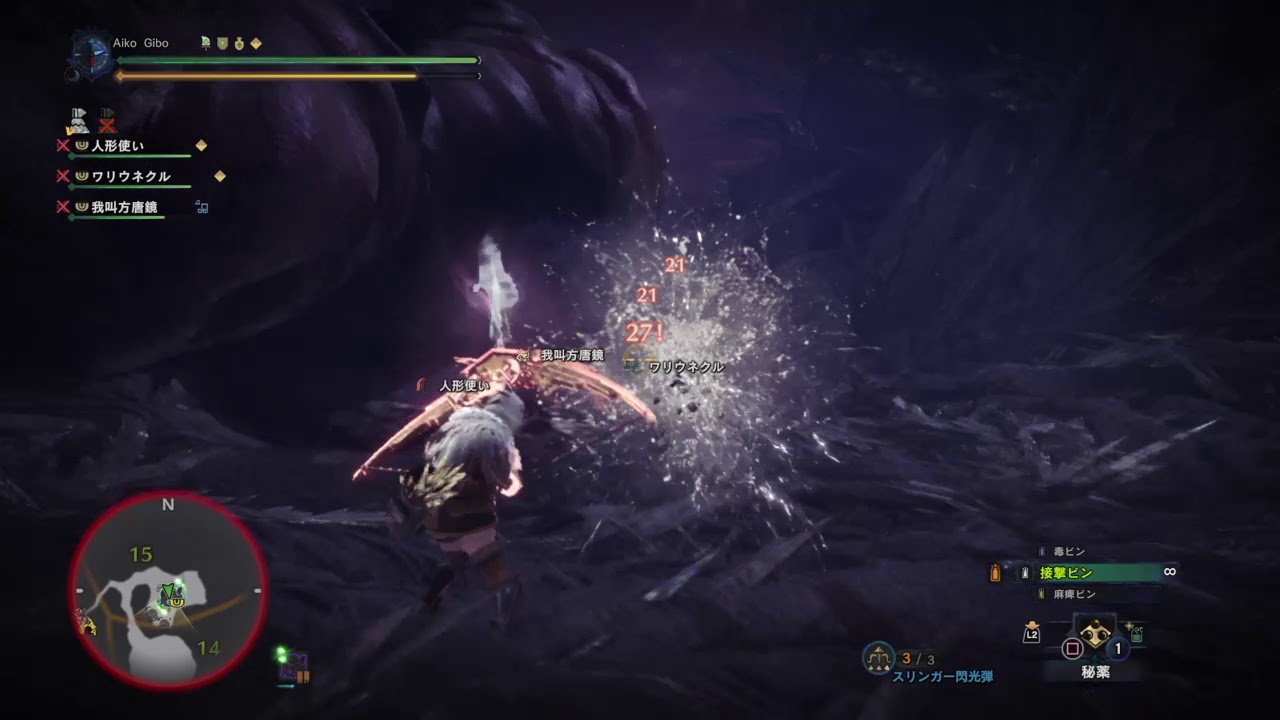Image resolution: width=1280 pixels, height=720 pixels.
Task: Click the N compass marker on the minimap
Action: coord(167,504)
